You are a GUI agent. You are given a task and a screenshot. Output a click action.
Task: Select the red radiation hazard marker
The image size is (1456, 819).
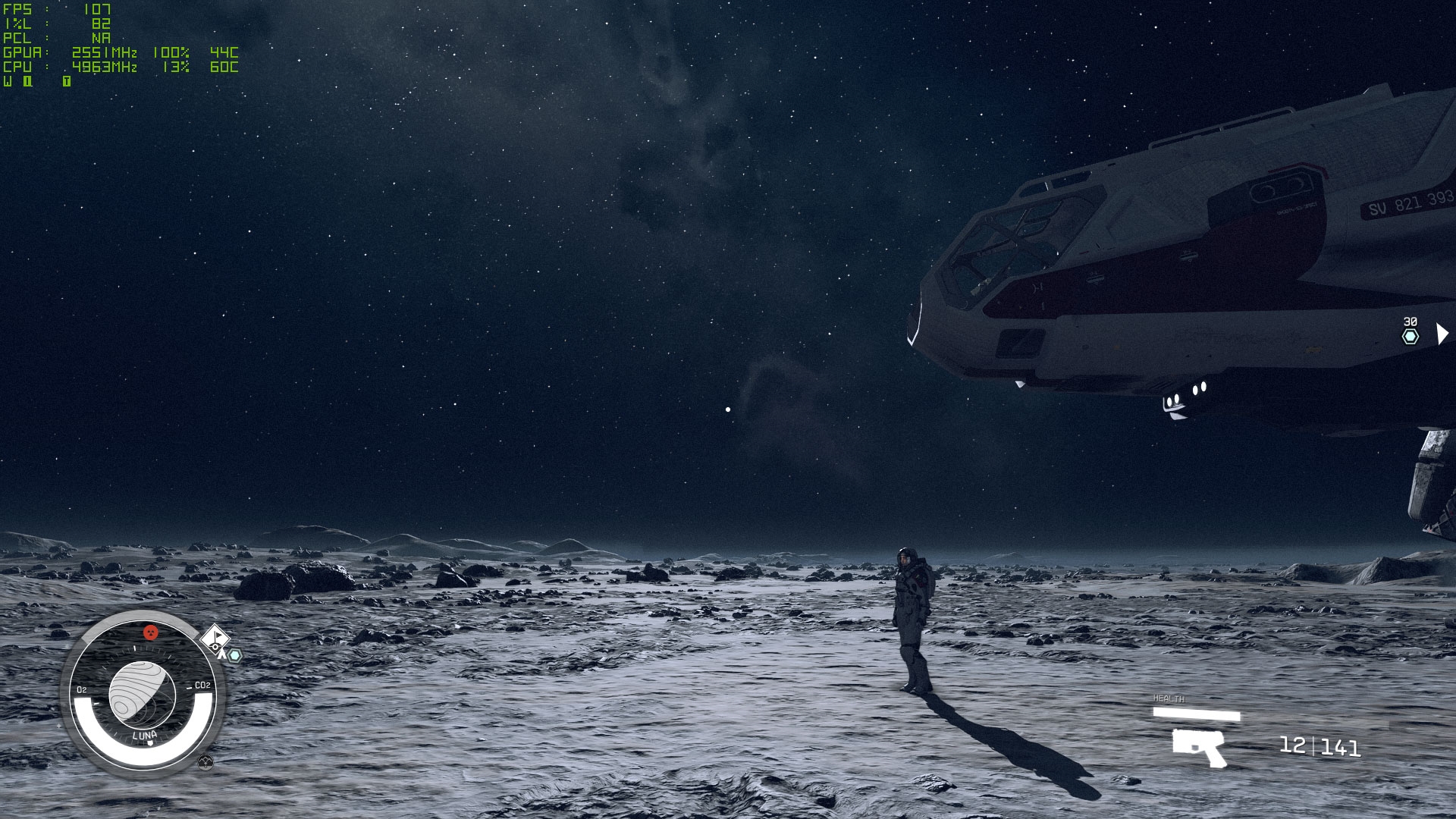pyautogui.click(x=151, y=632)
